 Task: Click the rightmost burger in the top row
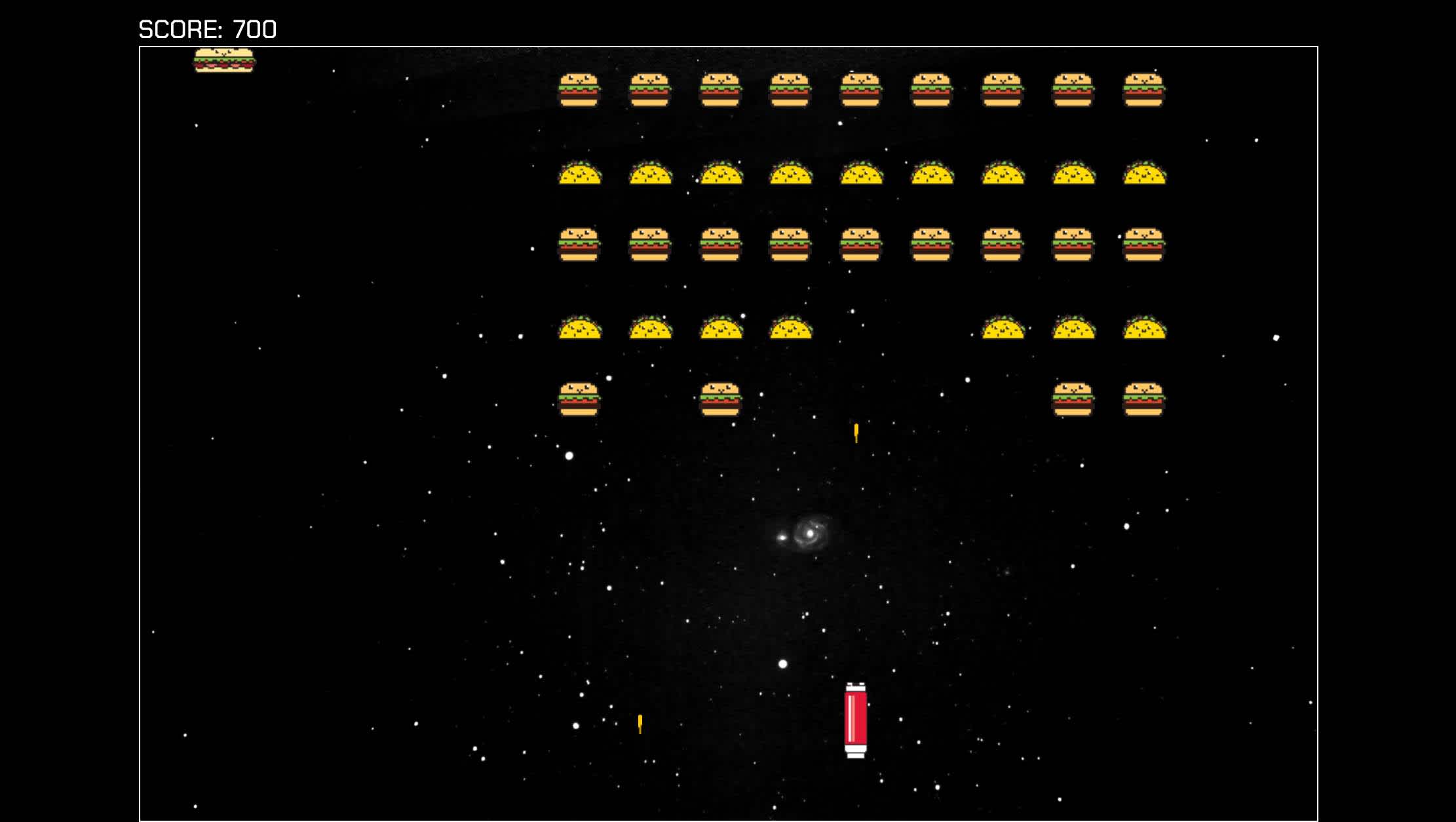pos(1143,88)
